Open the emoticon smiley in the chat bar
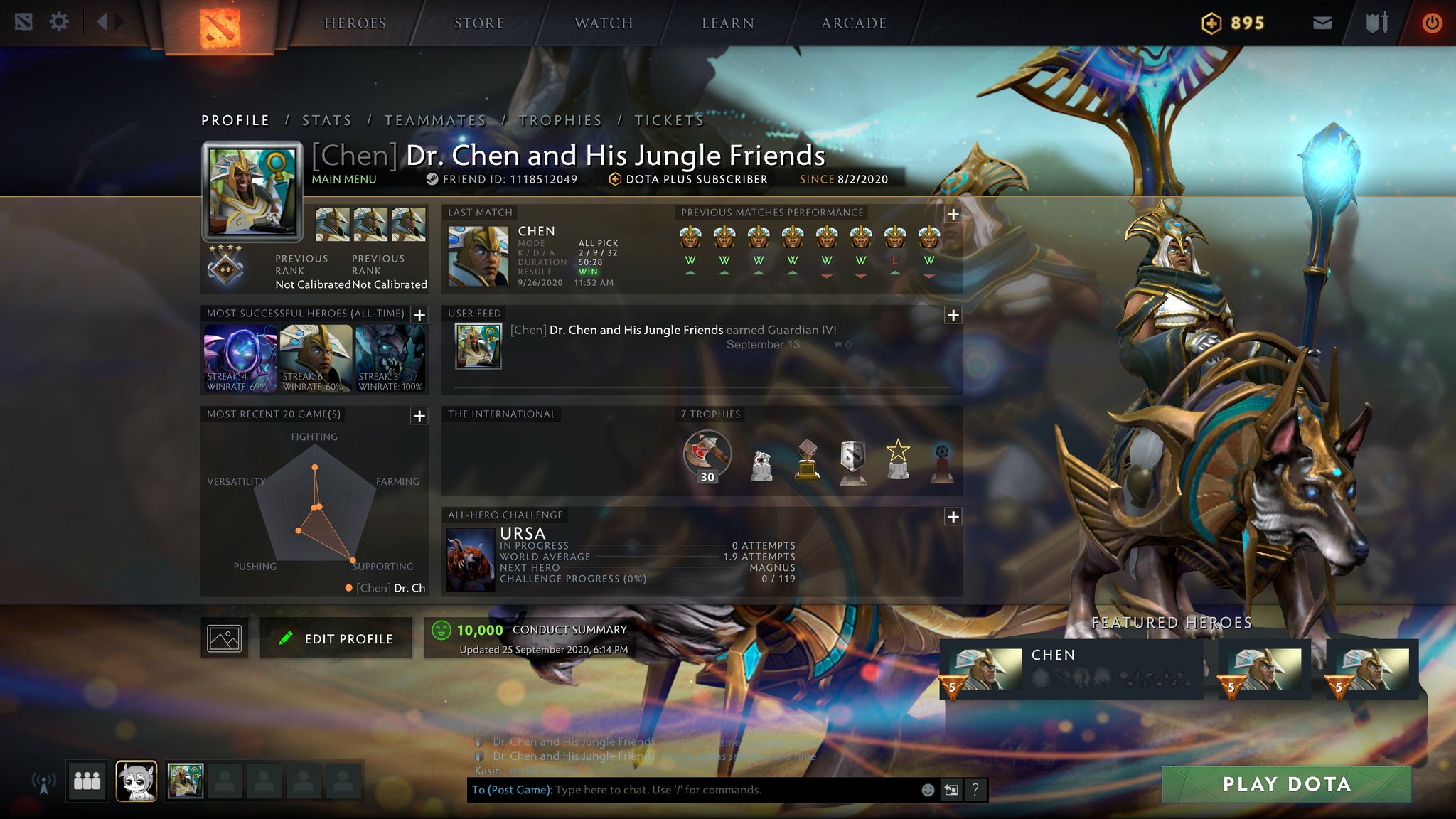Image resolution: width=1456 pixels, height=819 pixels. click(x=928, y=789)
